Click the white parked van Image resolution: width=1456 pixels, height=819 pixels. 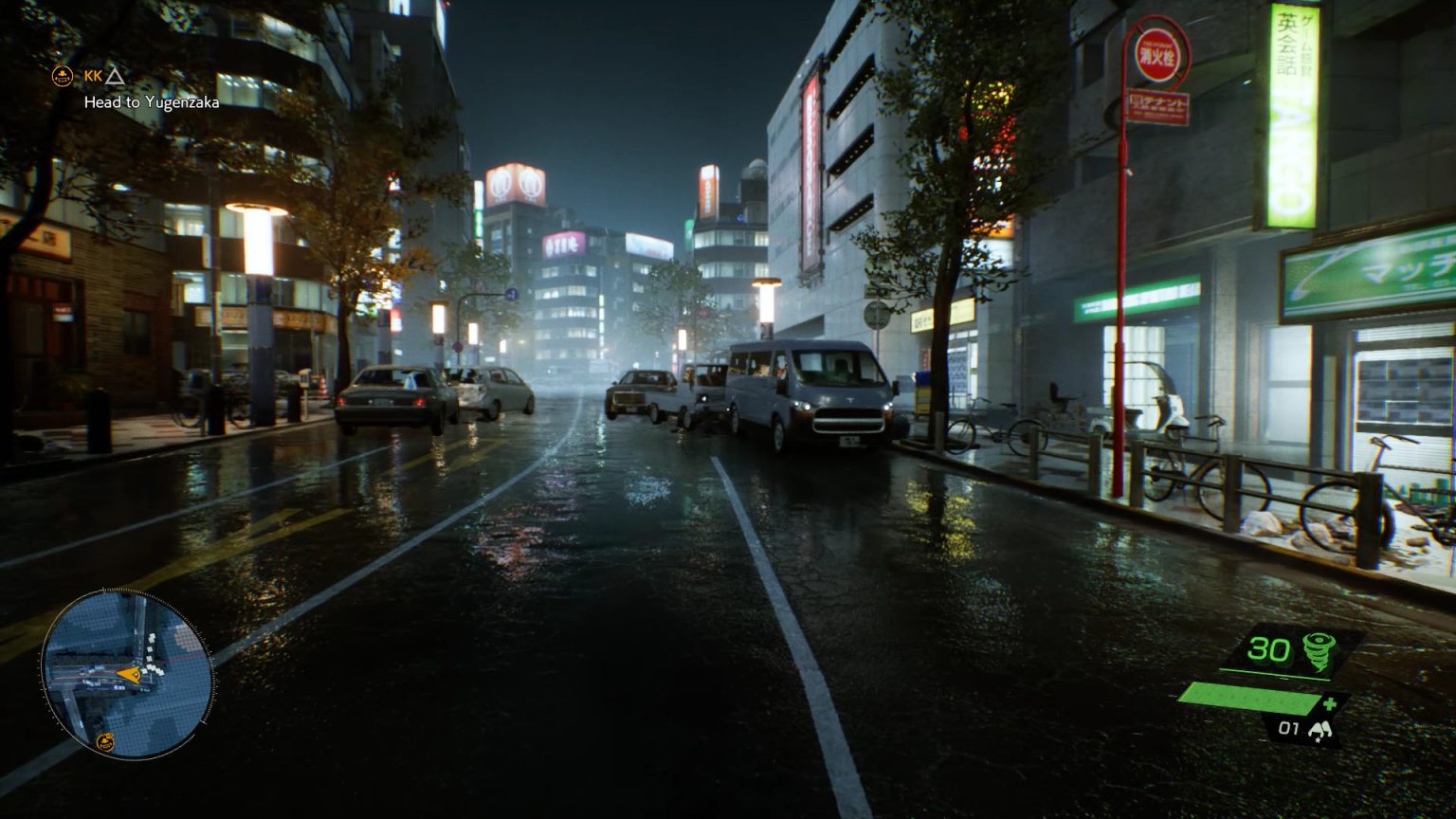817,398
